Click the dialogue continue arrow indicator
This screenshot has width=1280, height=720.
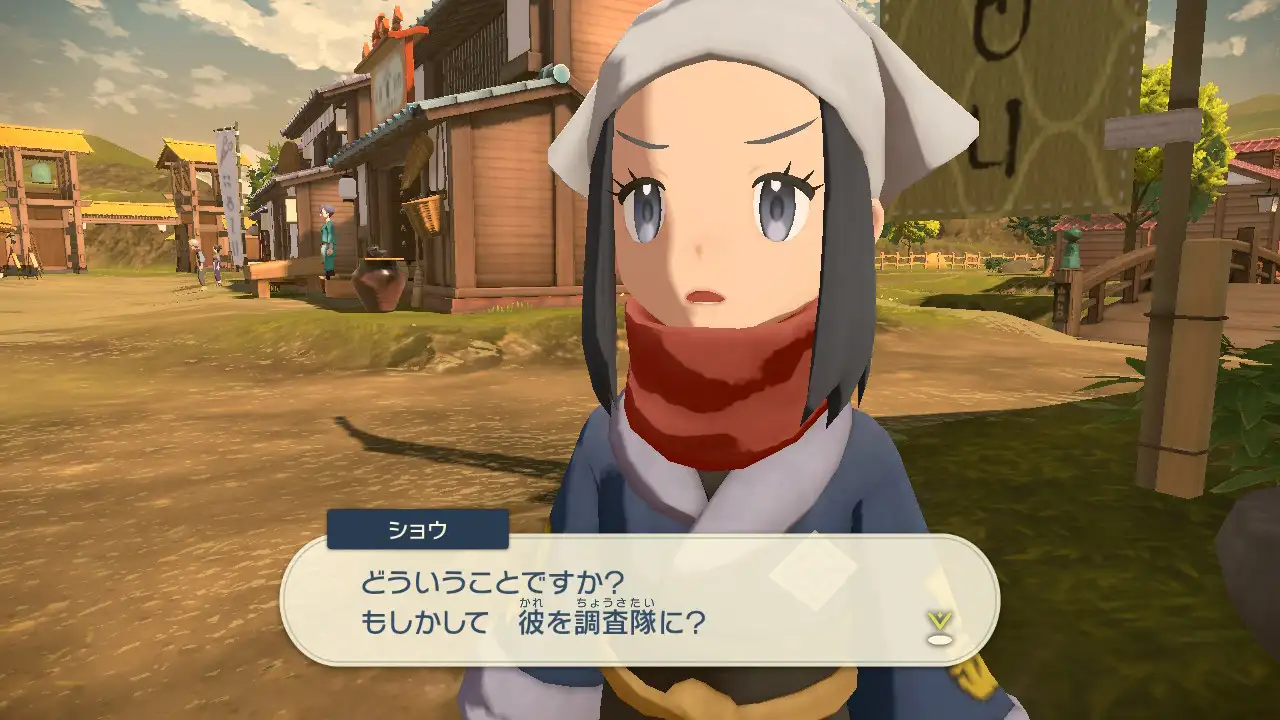938,625
